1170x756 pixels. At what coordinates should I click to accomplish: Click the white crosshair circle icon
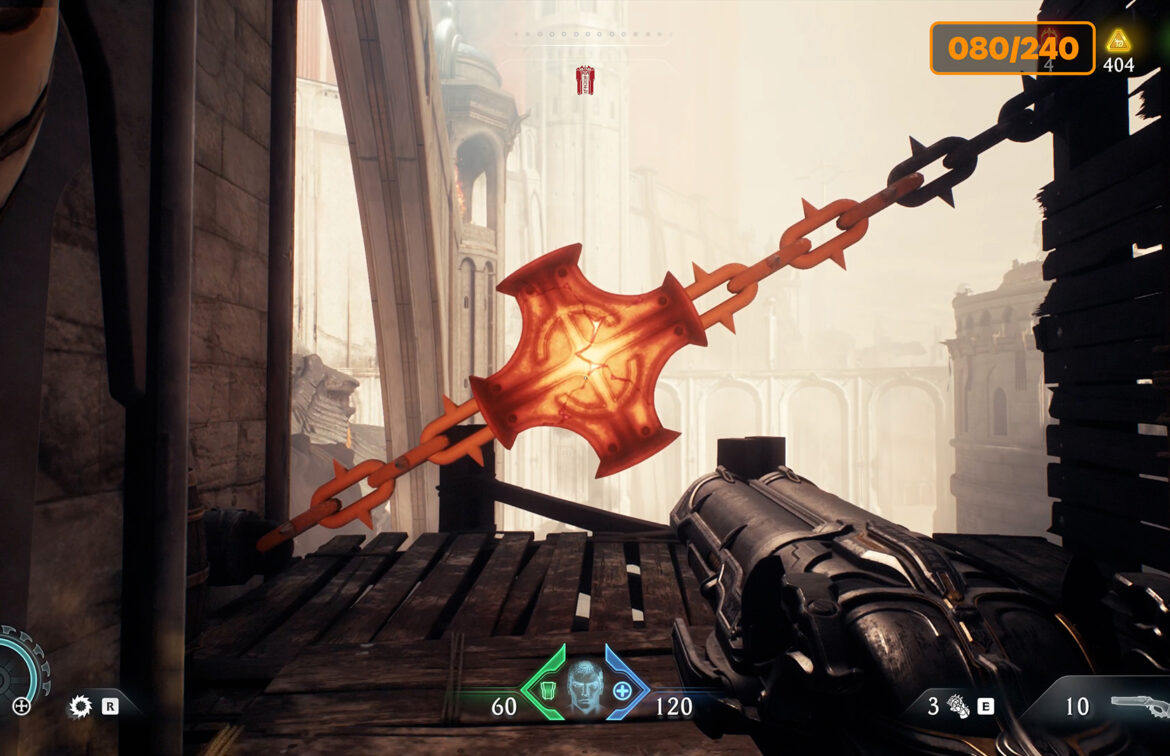[21, 707]
